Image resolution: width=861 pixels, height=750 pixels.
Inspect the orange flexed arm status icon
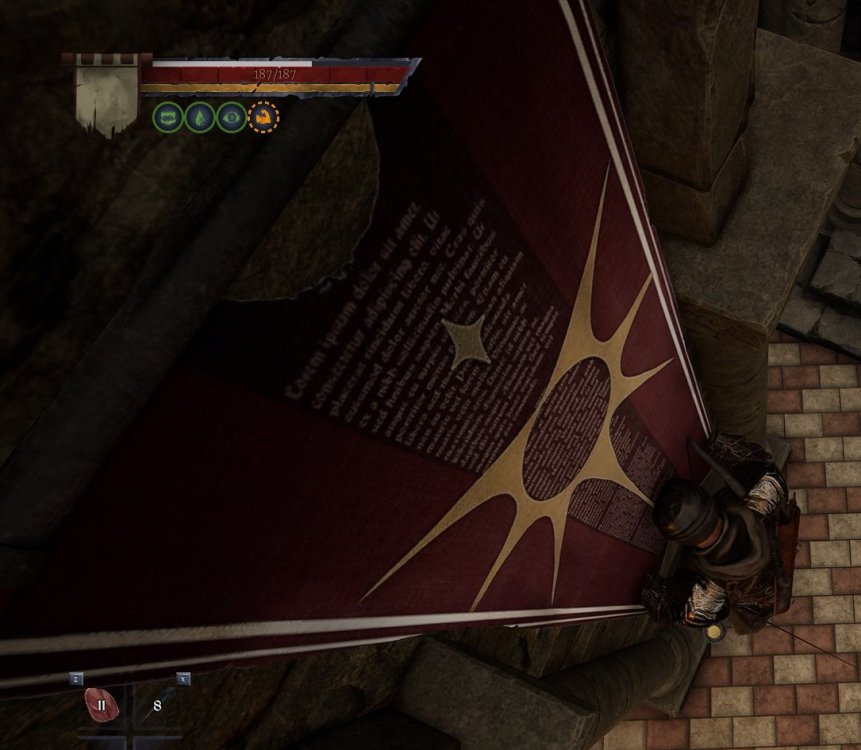[263, 117]
